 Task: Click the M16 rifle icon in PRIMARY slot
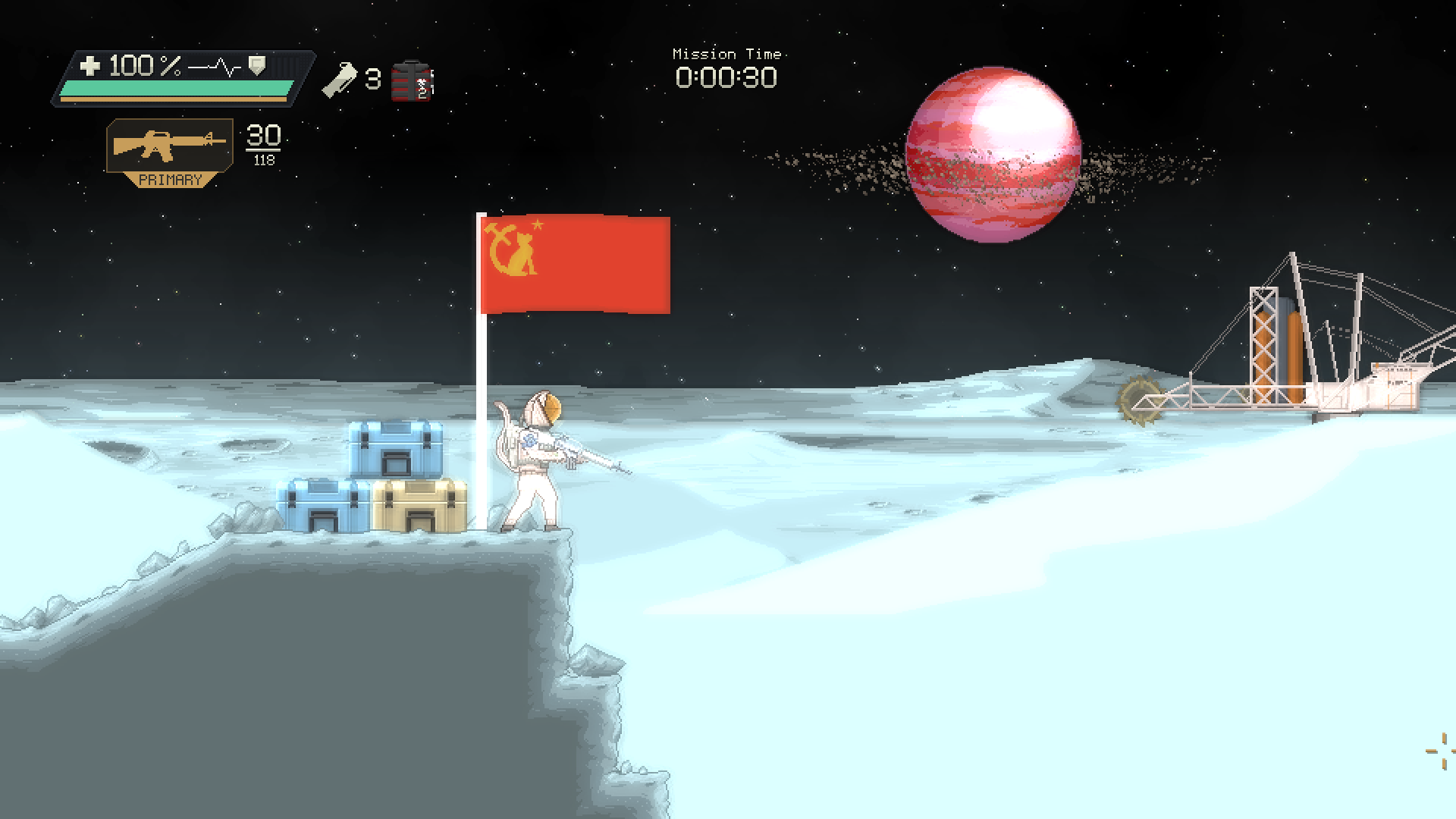[168, 143]
